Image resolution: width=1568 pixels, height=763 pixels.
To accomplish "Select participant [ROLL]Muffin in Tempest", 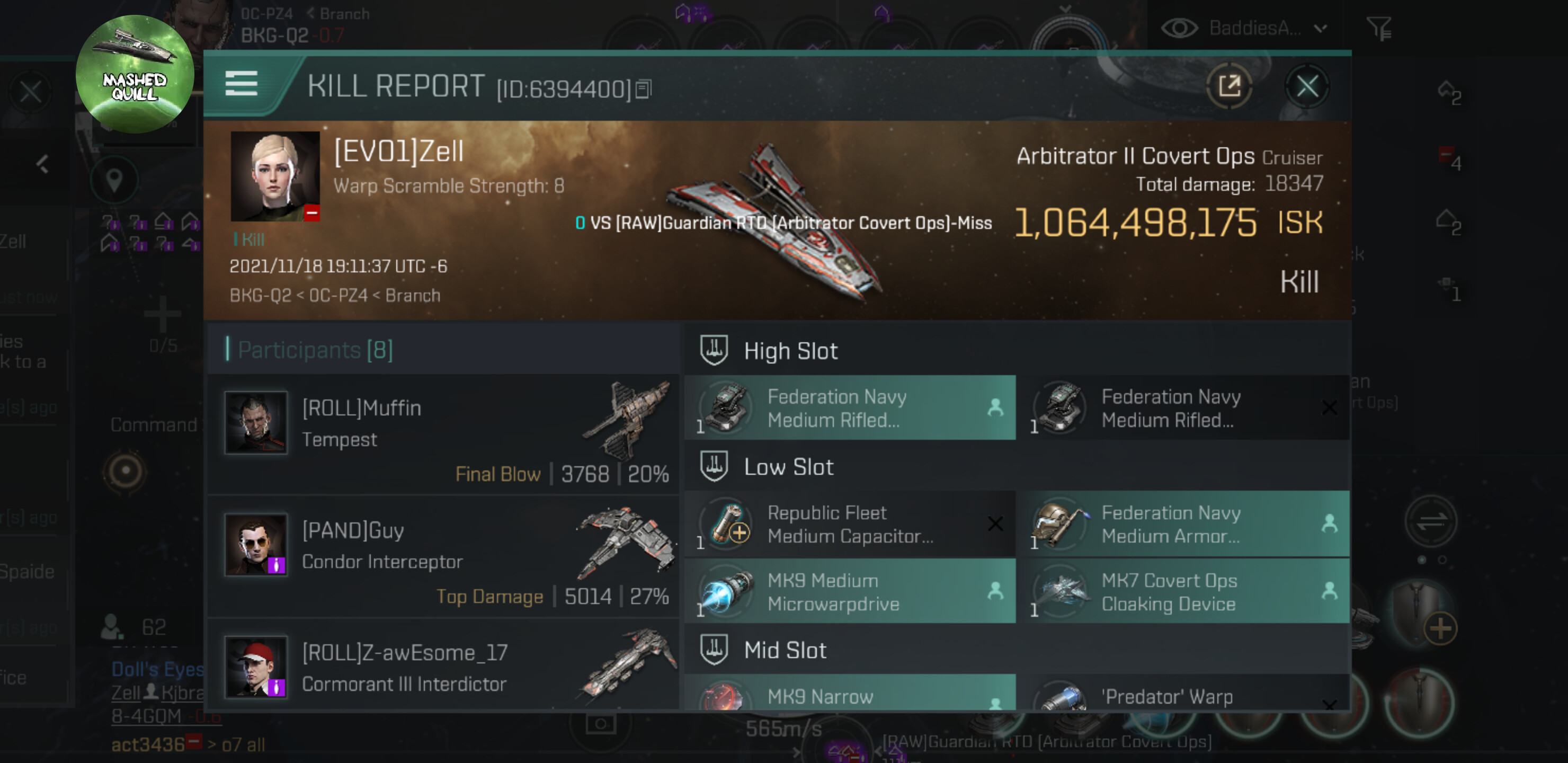I will click(443, 434).
